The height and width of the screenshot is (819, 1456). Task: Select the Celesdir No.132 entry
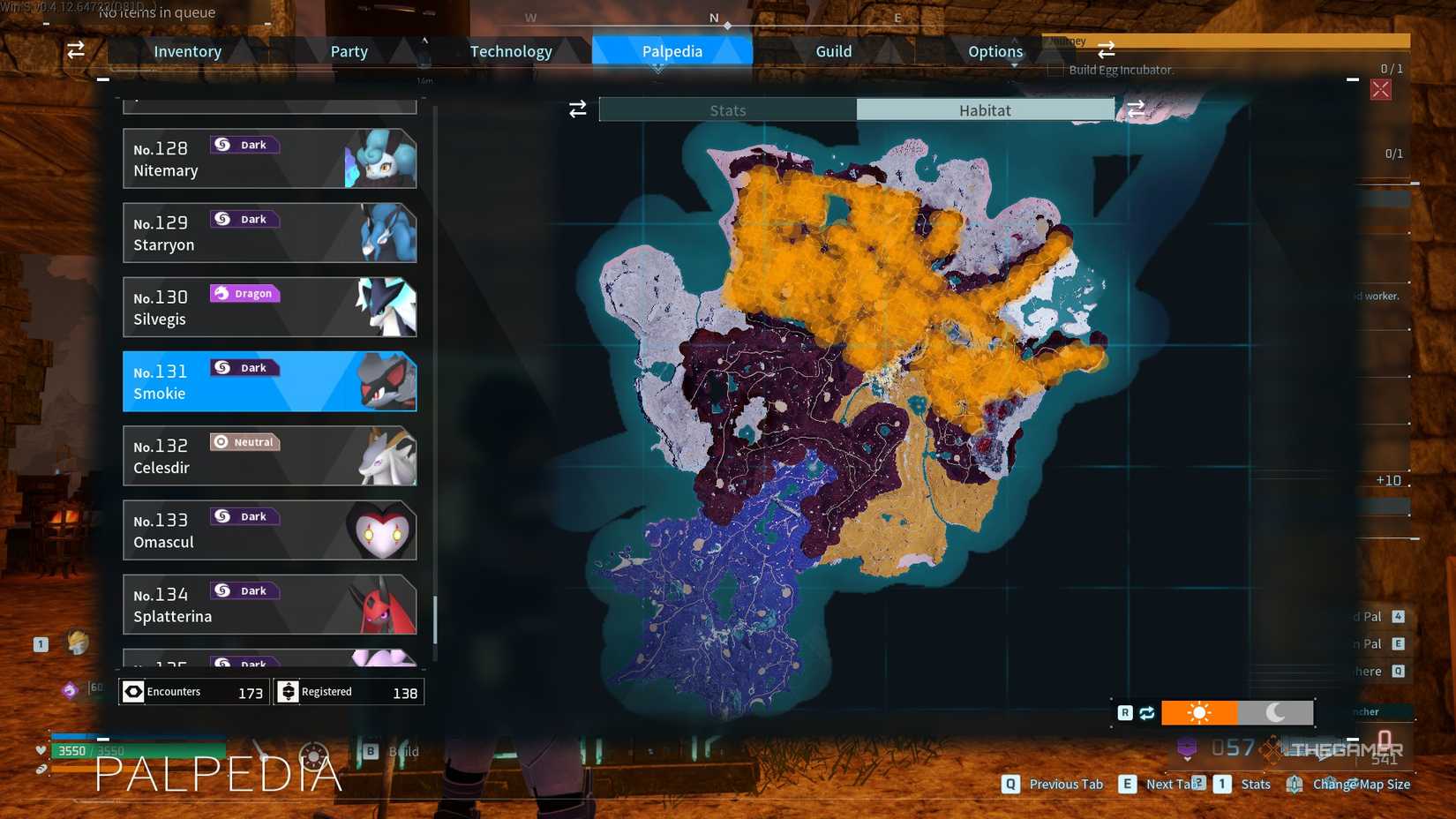click(x=269, y=455)
